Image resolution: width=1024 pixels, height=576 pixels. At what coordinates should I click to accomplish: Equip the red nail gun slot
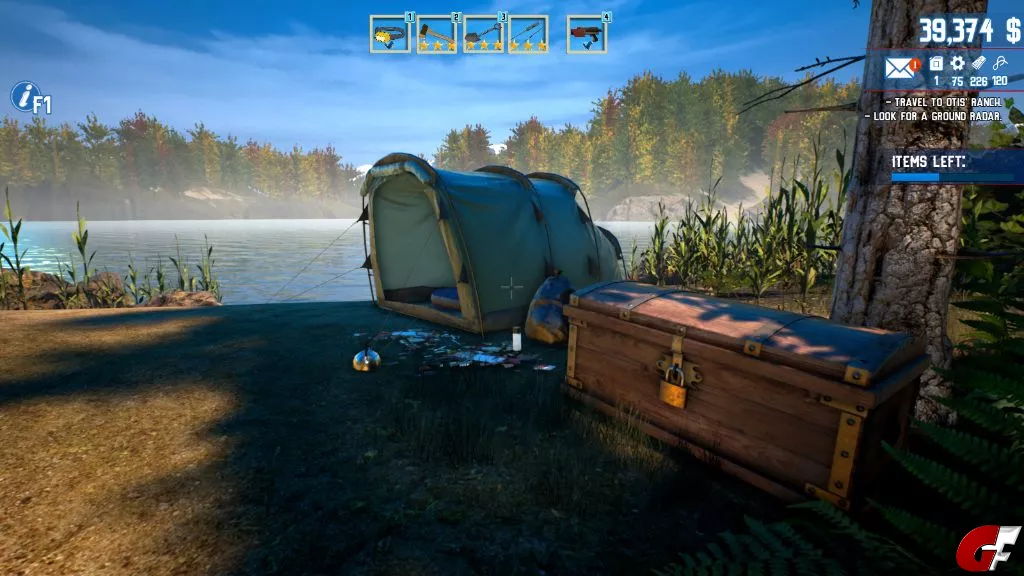586,34
